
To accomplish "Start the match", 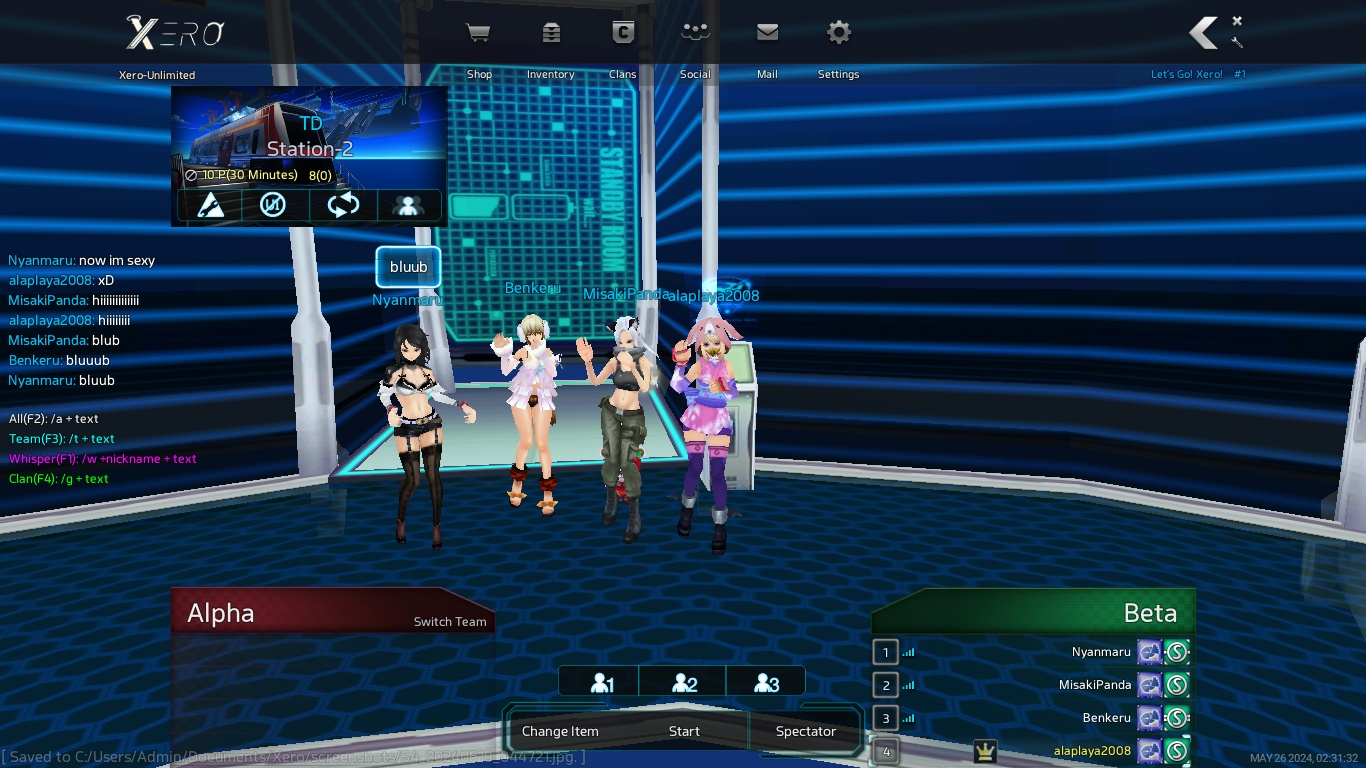I will pyautogui.click(x=684, y=731).
